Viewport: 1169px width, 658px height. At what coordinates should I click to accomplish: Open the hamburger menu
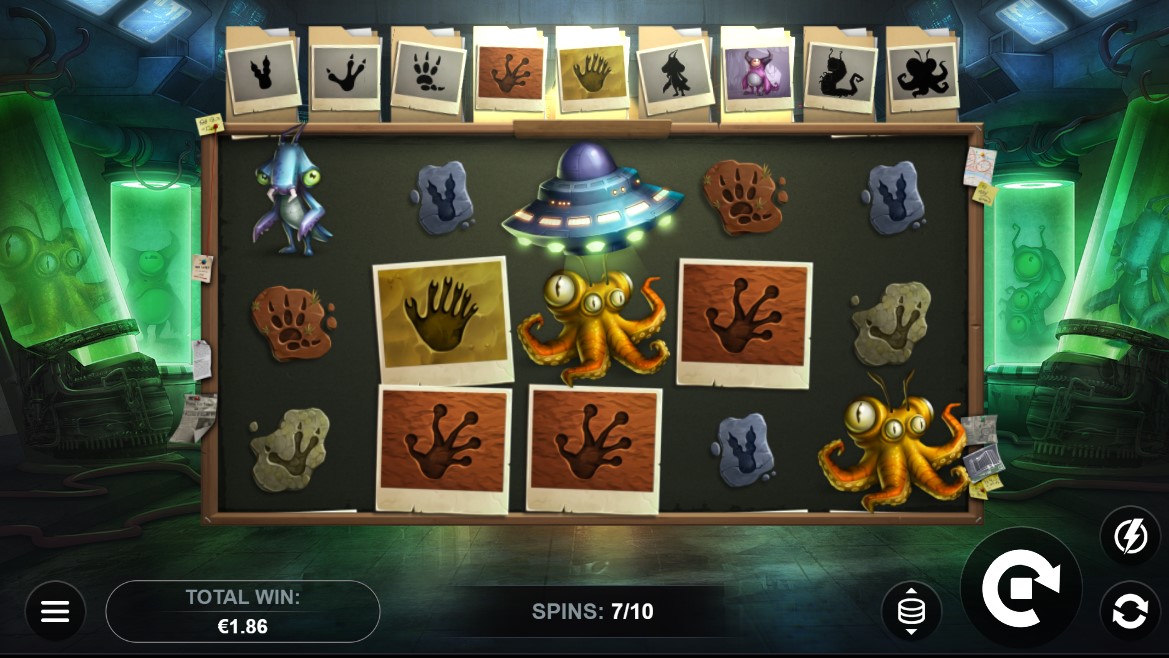(55, 611)
